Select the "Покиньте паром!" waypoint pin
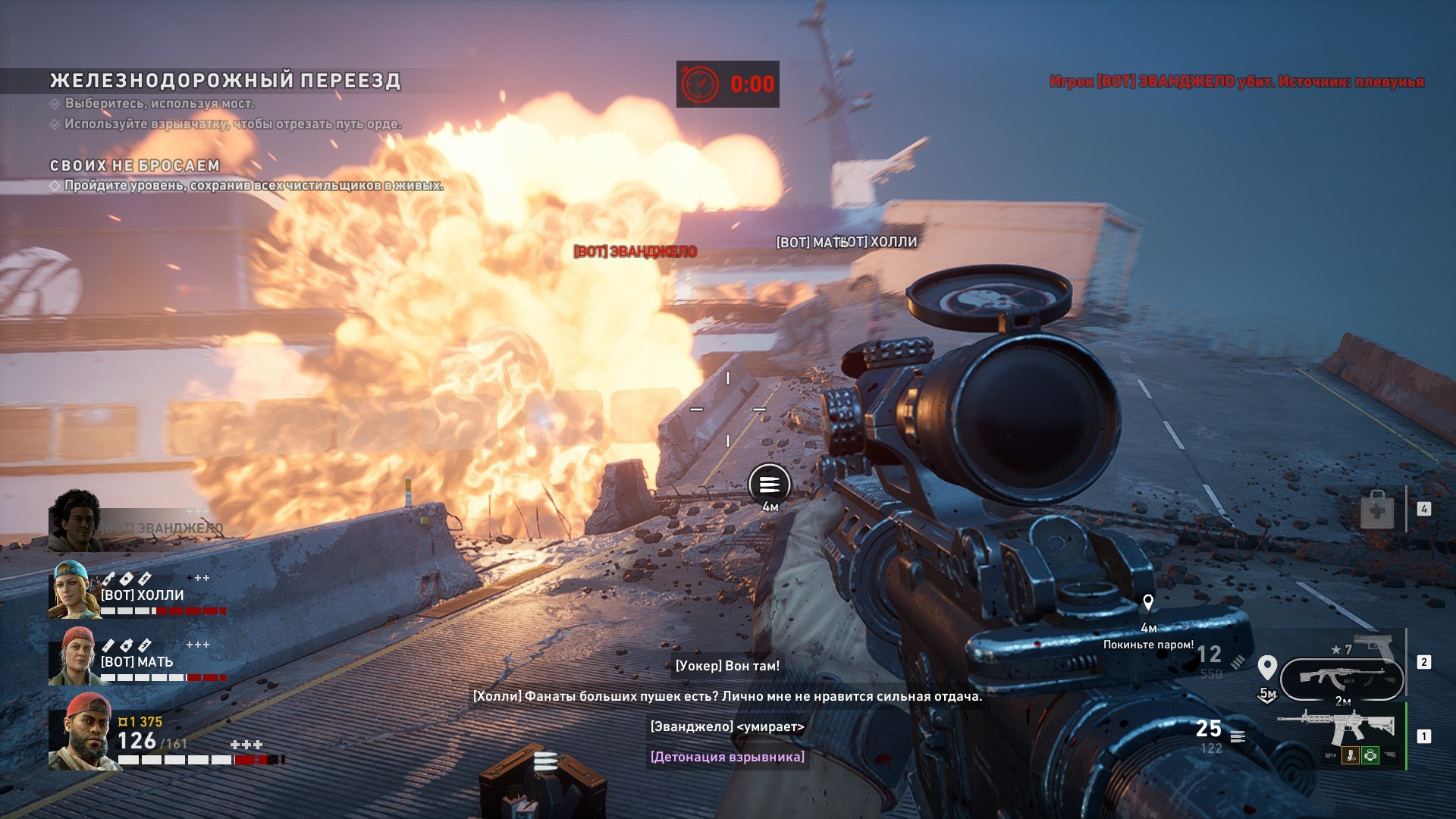Image resolution: width=1456 pixels, height=819 pixels. click(x=1148, y=603)
